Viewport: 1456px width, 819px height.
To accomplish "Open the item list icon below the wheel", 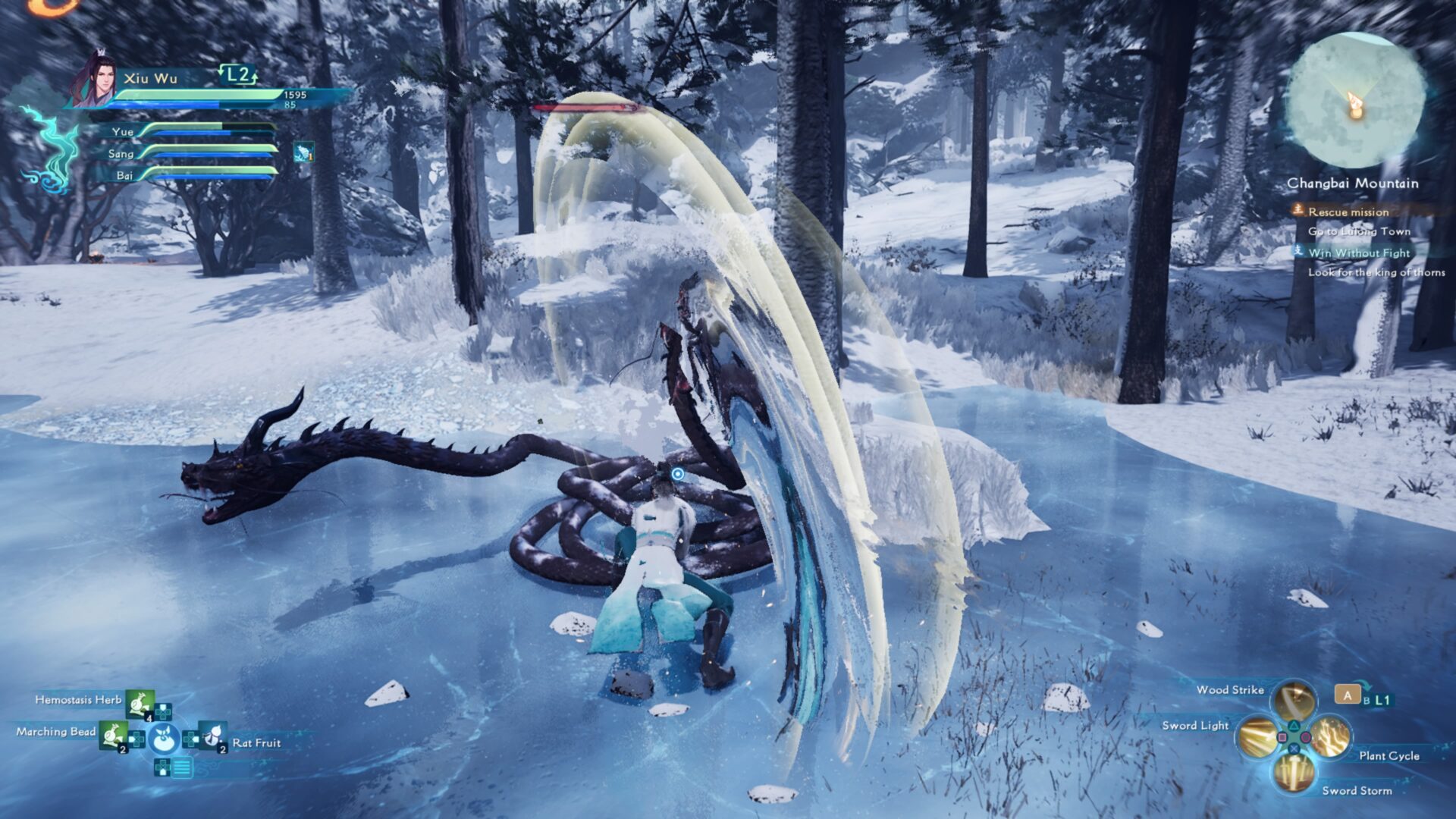I will coord(182,768).
